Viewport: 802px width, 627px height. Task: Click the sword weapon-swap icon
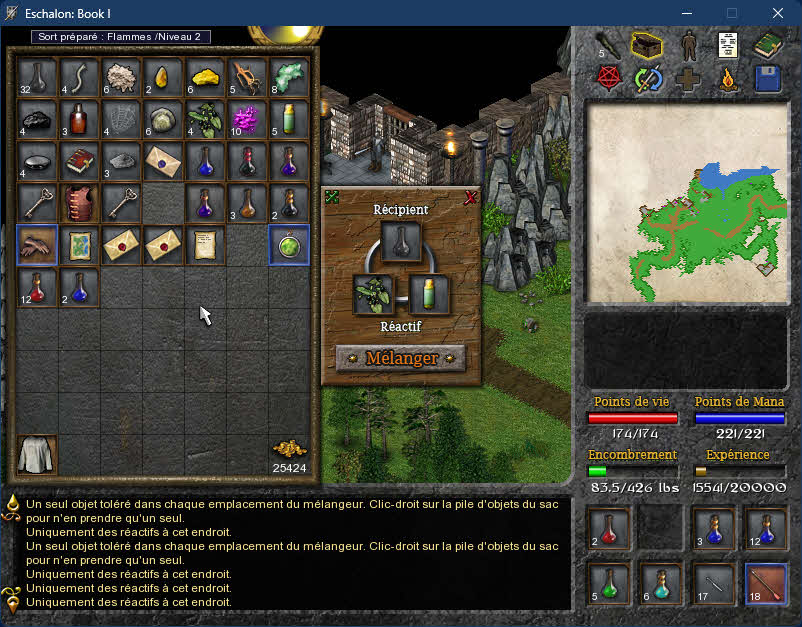point(646,80)
